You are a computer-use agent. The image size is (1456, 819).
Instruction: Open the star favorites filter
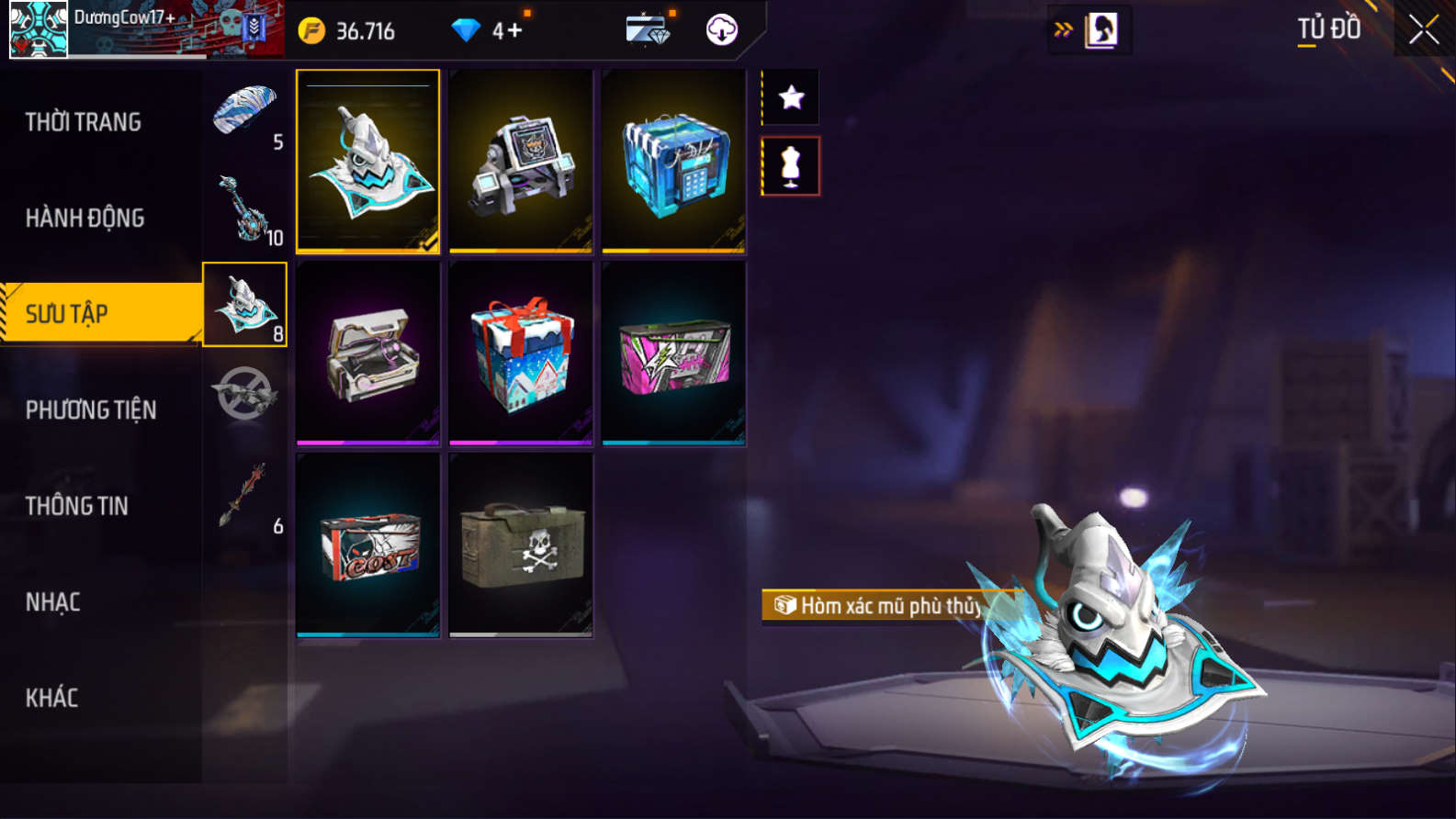click(791, 97)
